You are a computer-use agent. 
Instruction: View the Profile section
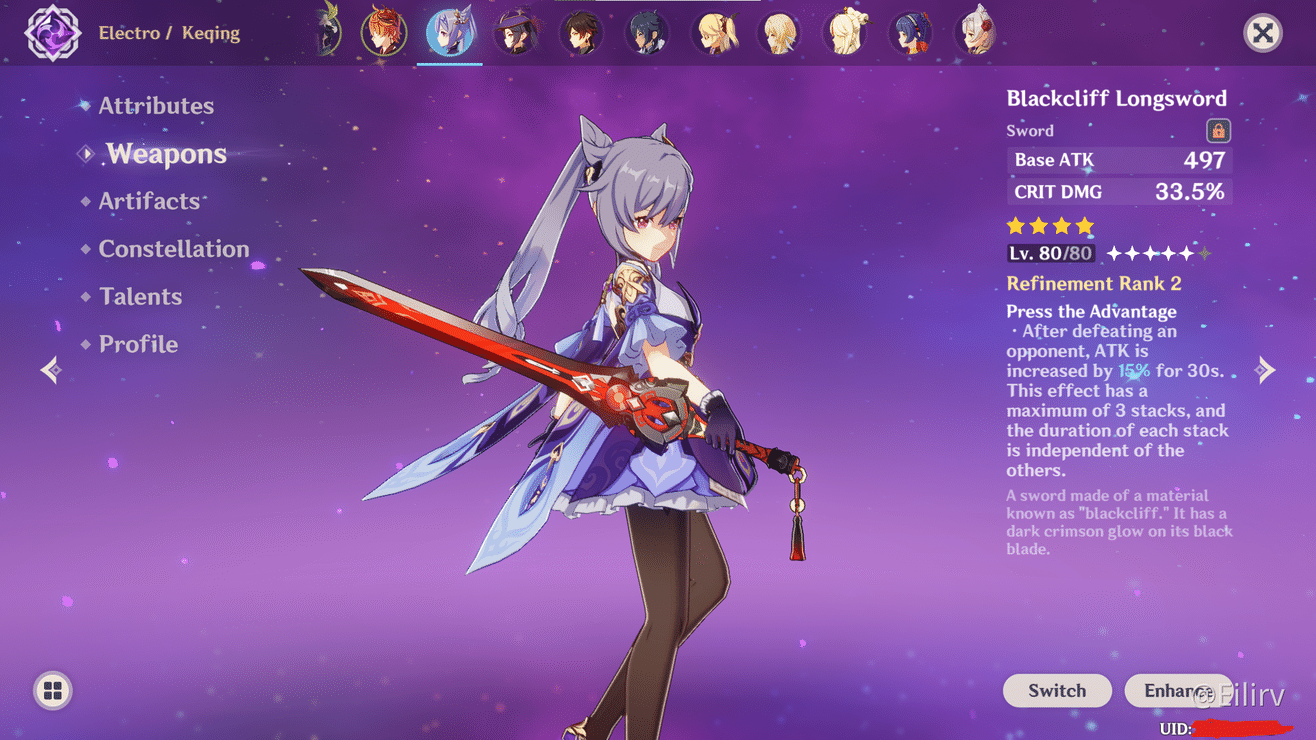[138, 343]
